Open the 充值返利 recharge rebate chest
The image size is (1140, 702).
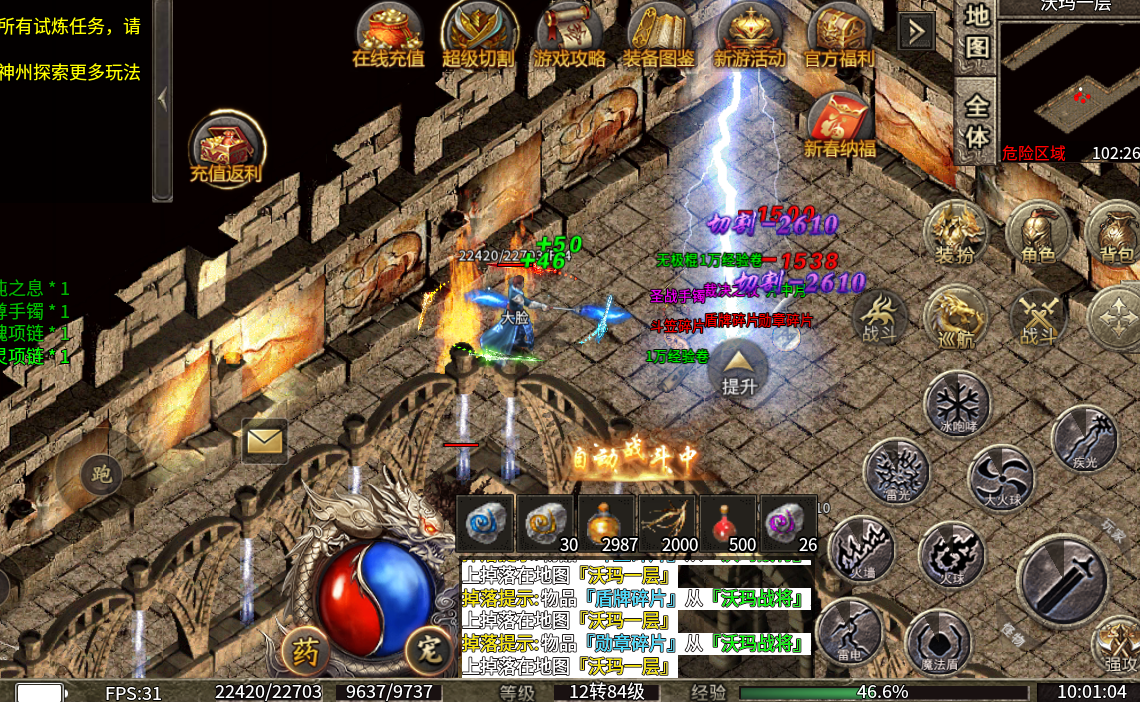click(227, 150)
